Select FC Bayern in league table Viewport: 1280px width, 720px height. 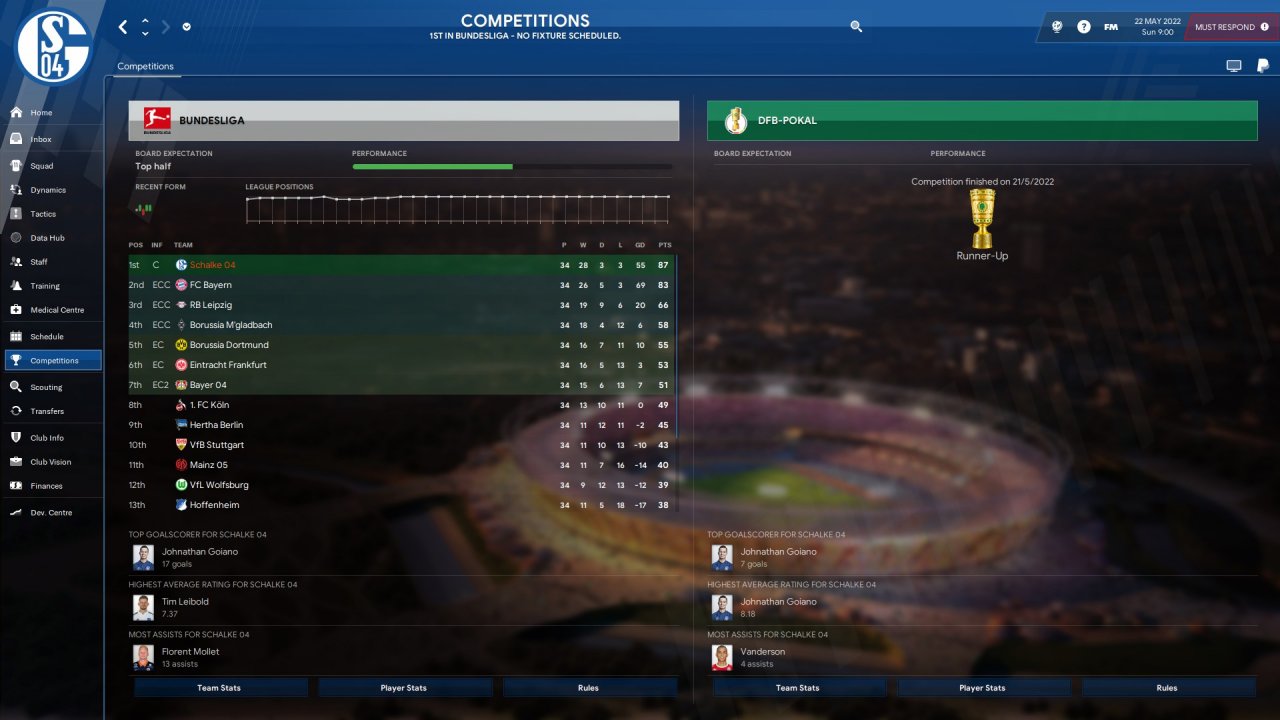coord(210,285)
